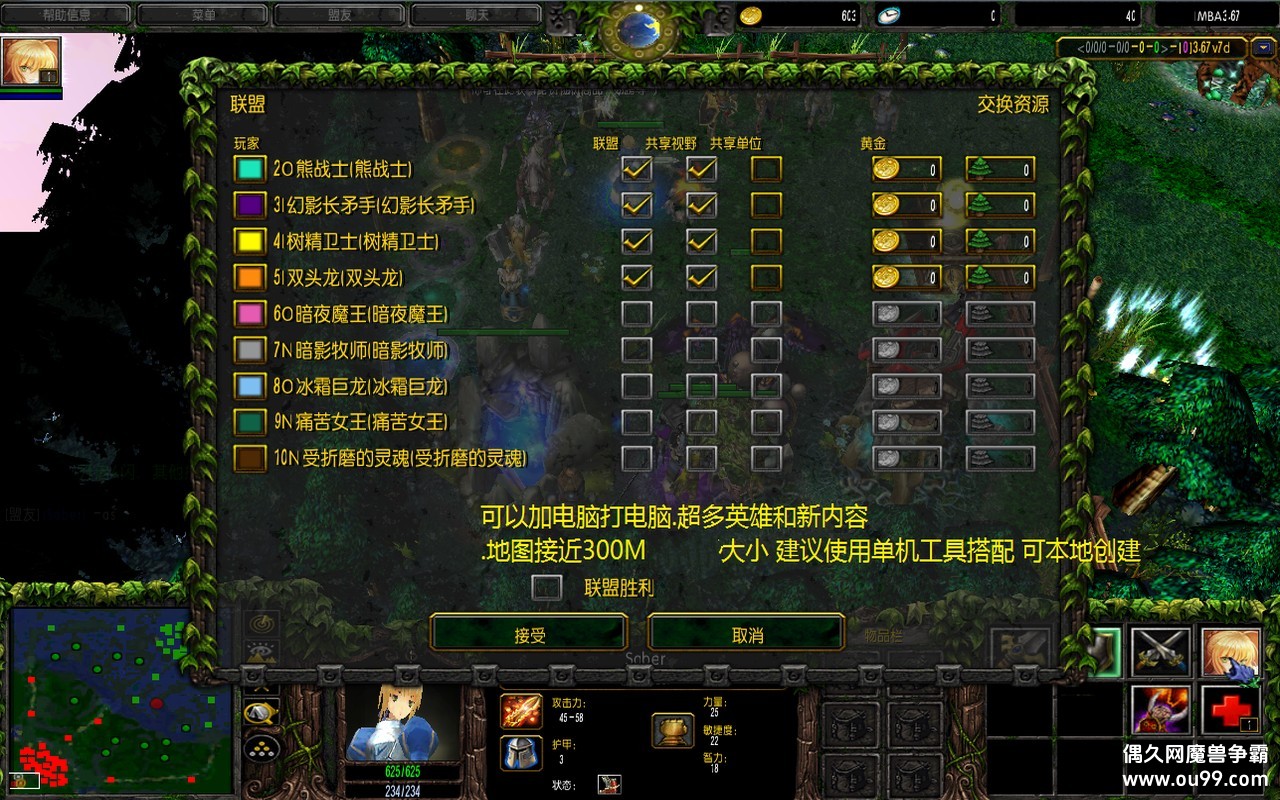Check the 联盟胜利 checkbox
The height and width of the screenshot is (800, 1280).
(x=546, y=589)
